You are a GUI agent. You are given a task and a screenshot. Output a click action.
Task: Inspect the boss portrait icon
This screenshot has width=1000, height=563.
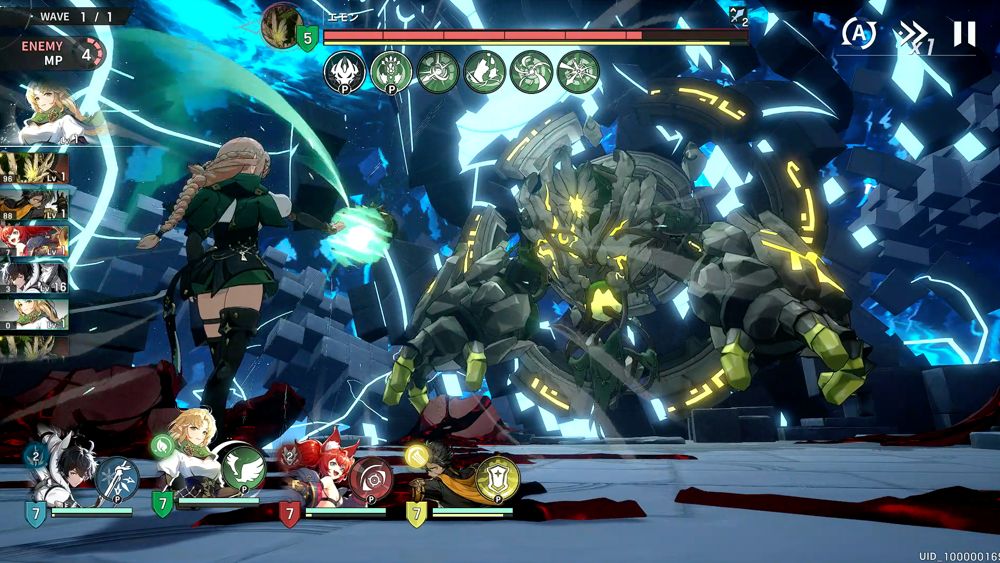(282, 25)
